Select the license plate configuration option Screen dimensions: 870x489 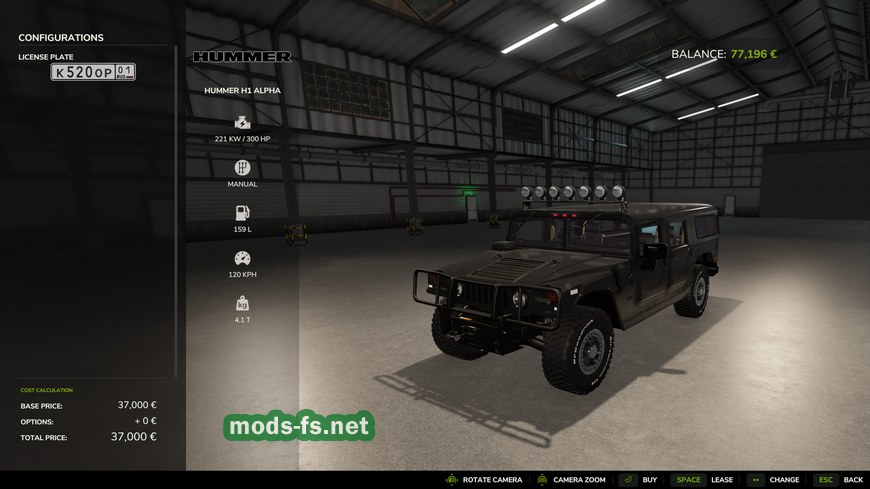coord(93,72)
